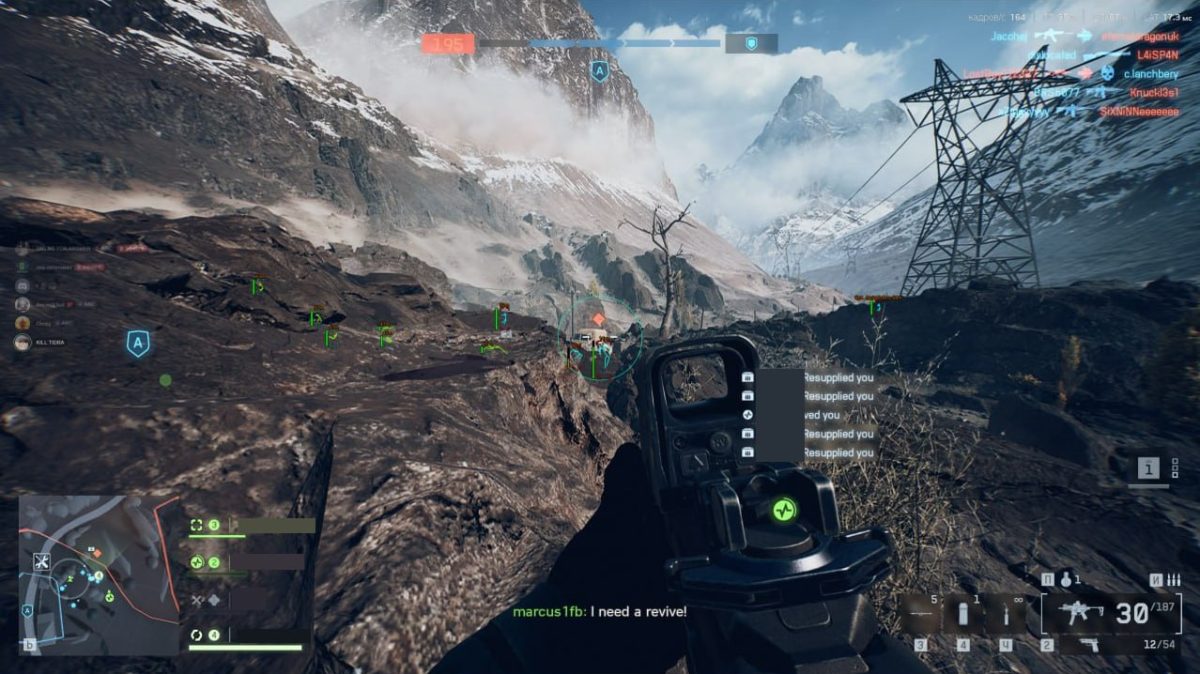The image size is (1200, 674).
Task: Select the canister gadget with 1 charge
Action: coord(962,614)
